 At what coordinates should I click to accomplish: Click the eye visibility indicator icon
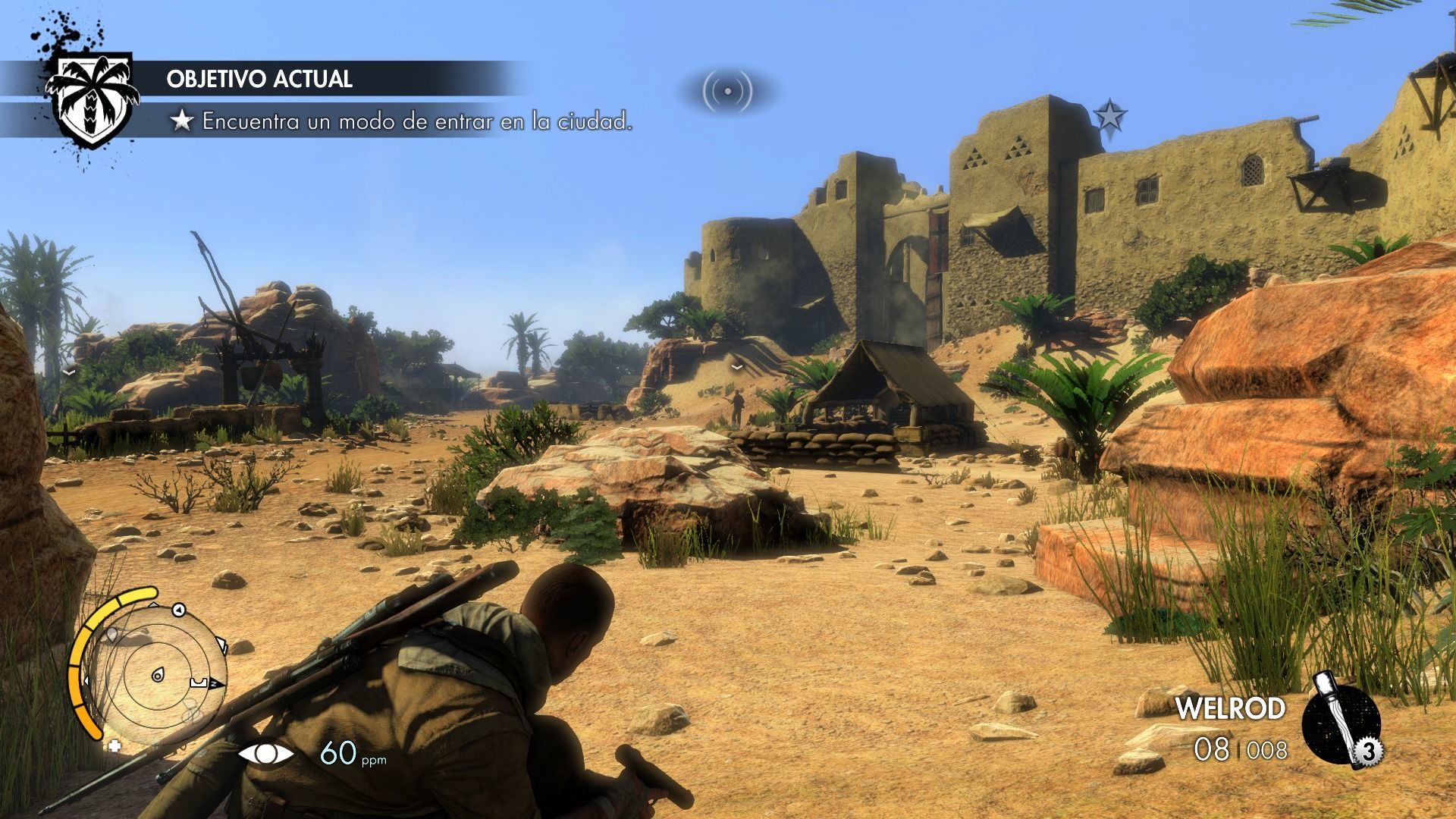[x=266, y=754]
